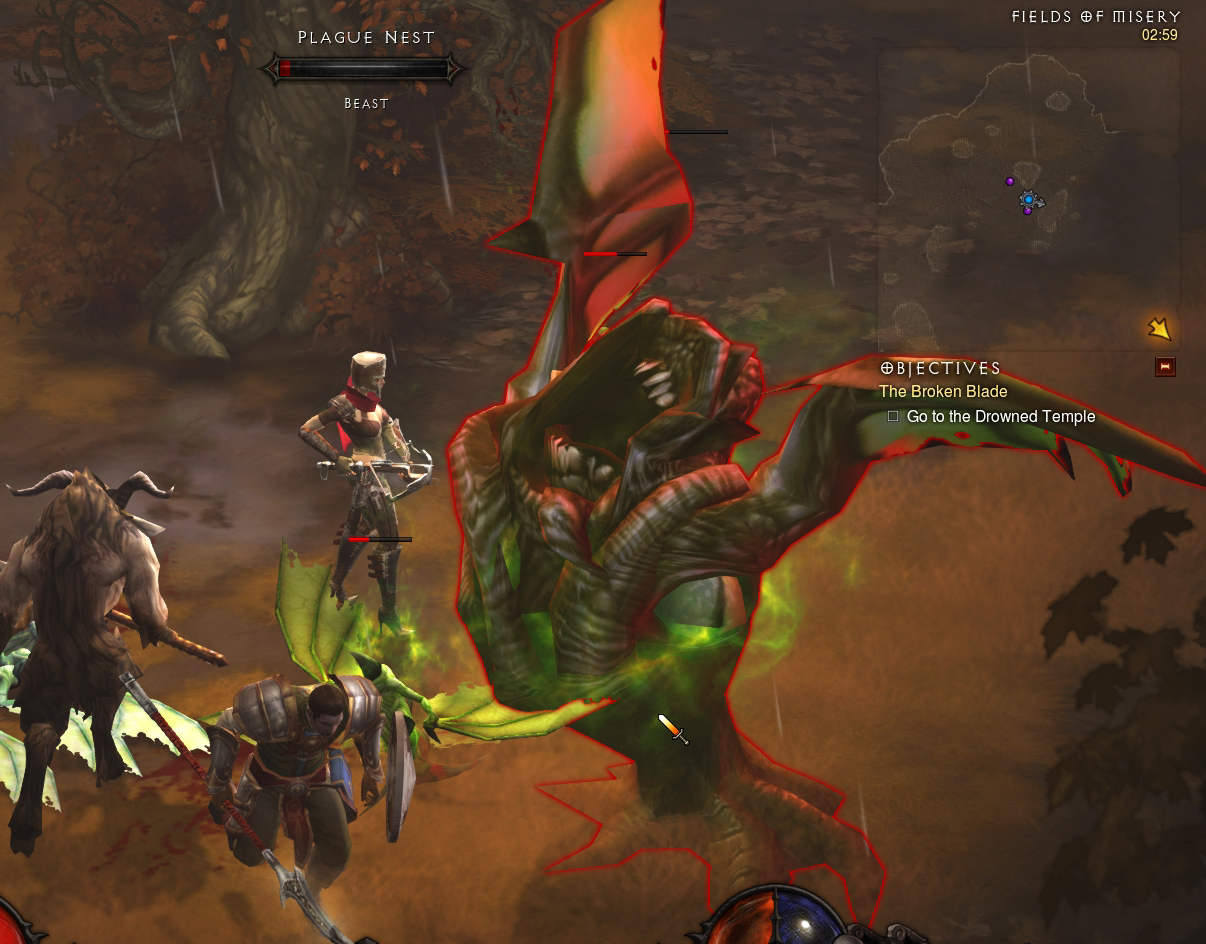
Task: Click the yellow objective arrow on the minimap
Action: (x=1159, y=328)
